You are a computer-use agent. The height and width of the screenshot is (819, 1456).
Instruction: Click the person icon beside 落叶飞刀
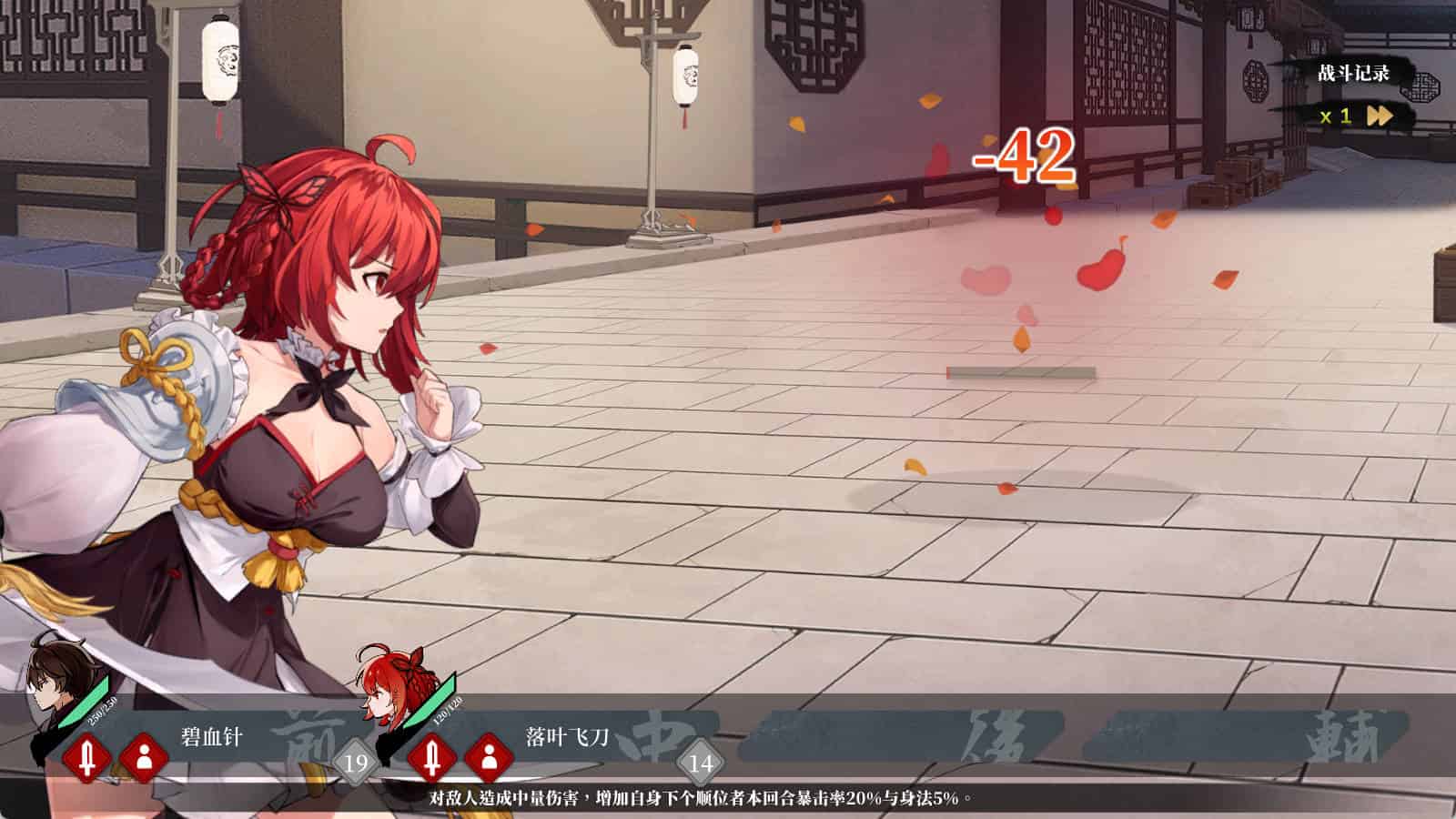pyautogui.click(x=489, y=757)
